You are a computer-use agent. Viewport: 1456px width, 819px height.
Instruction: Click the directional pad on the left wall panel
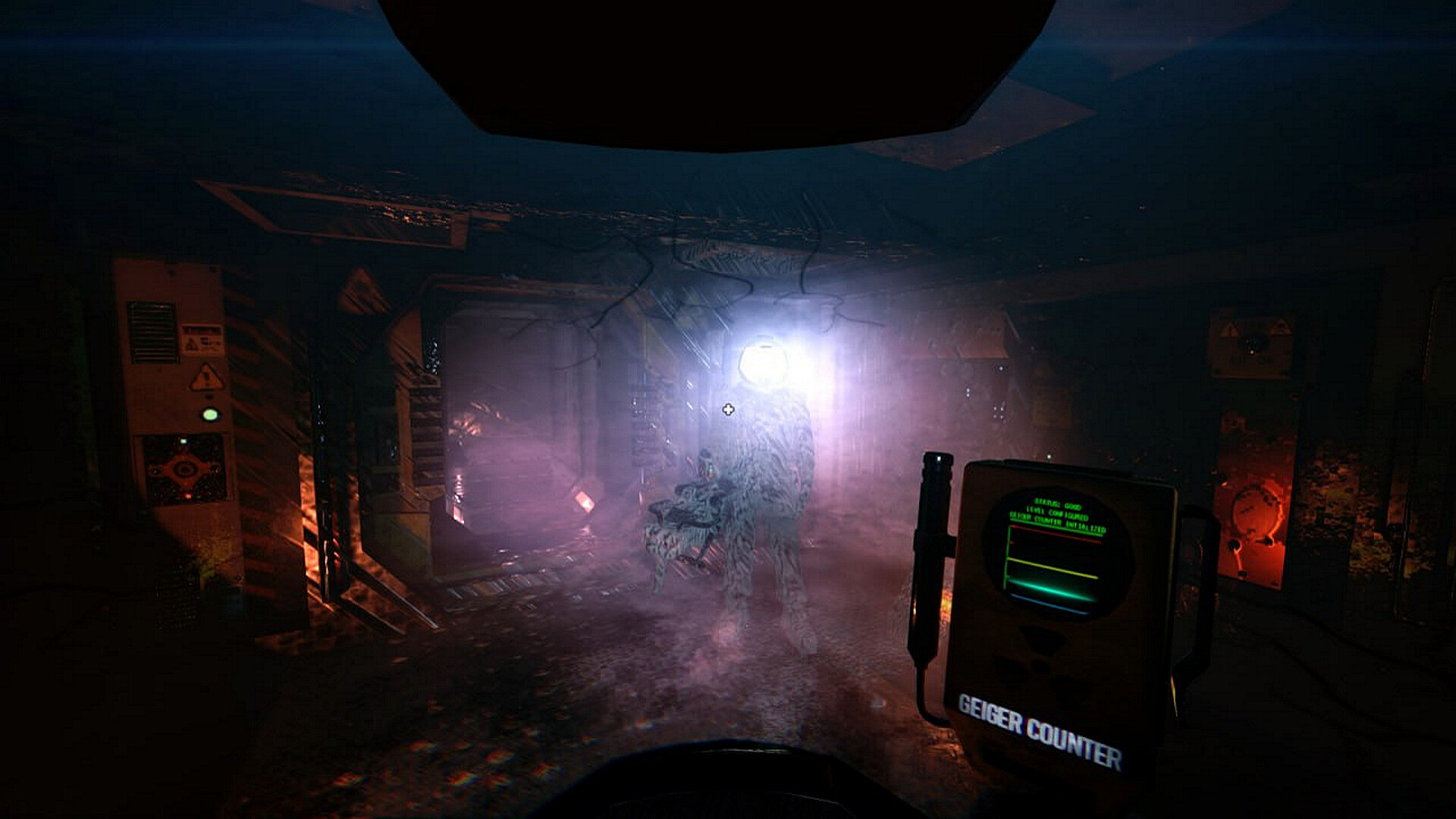click(x=184, y=469)
